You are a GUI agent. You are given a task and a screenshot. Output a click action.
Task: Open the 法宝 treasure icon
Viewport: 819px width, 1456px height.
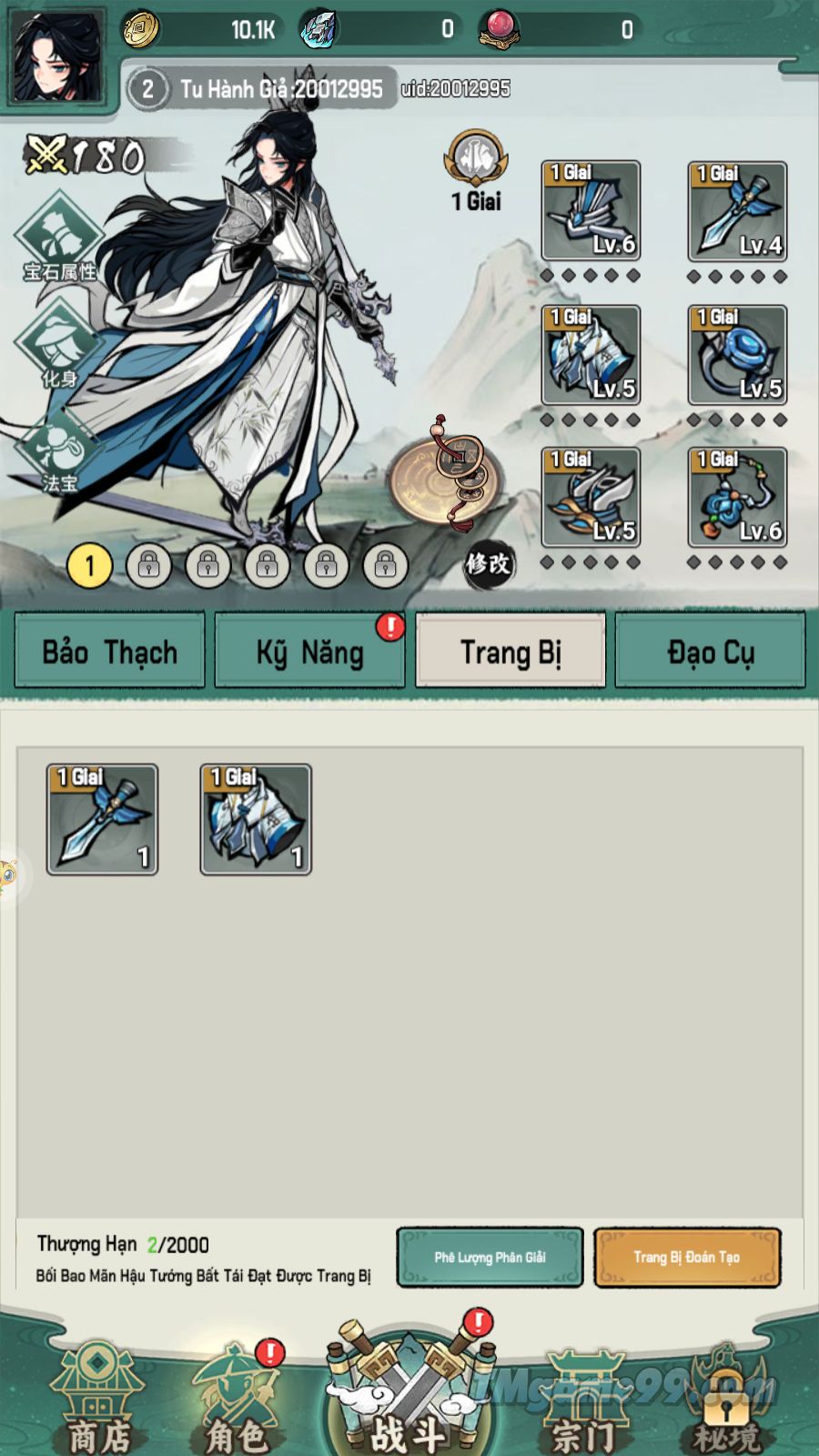[59, 452]
